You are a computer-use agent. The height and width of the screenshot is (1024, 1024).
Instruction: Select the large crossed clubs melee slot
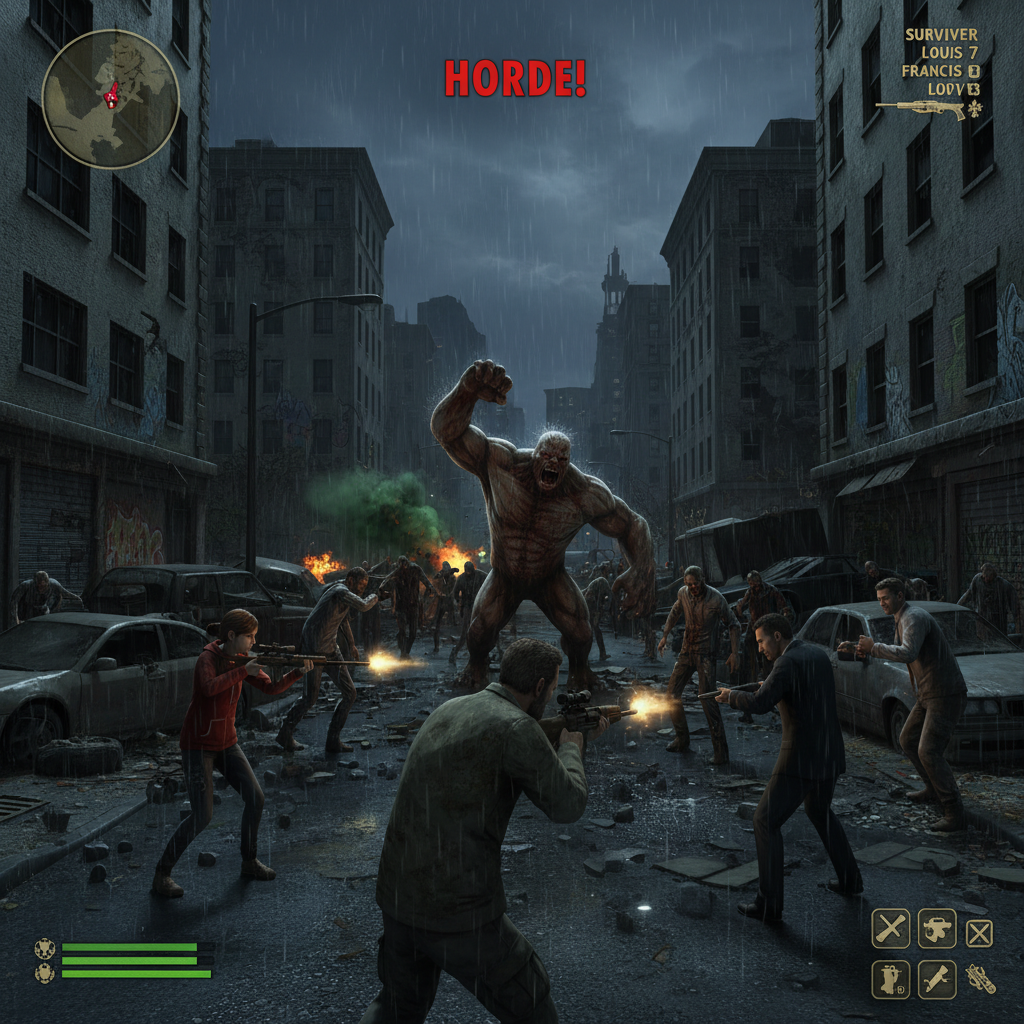pos(891,928)
